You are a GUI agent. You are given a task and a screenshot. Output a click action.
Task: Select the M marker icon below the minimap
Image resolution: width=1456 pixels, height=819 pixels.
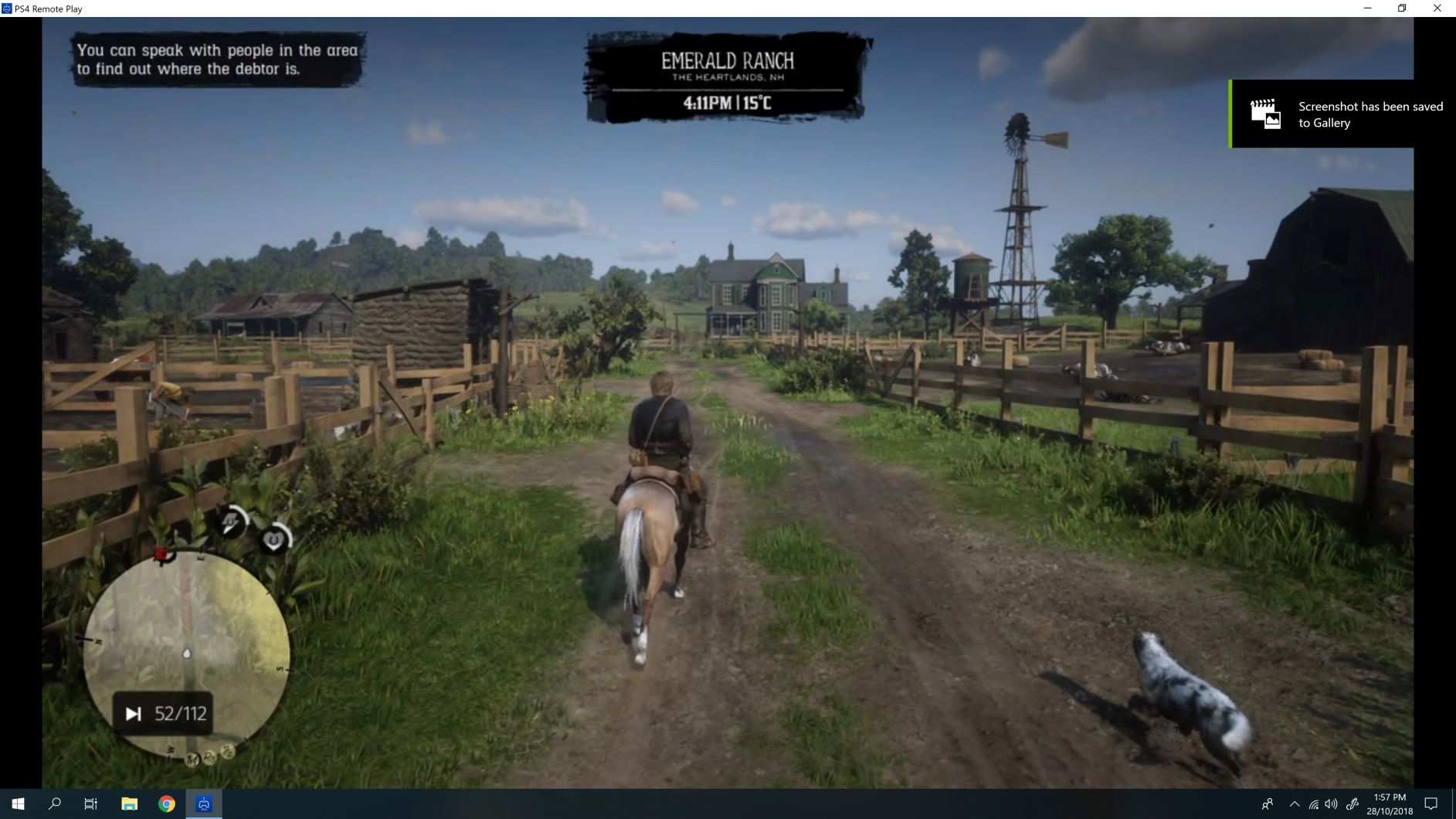tap(192, 759)
